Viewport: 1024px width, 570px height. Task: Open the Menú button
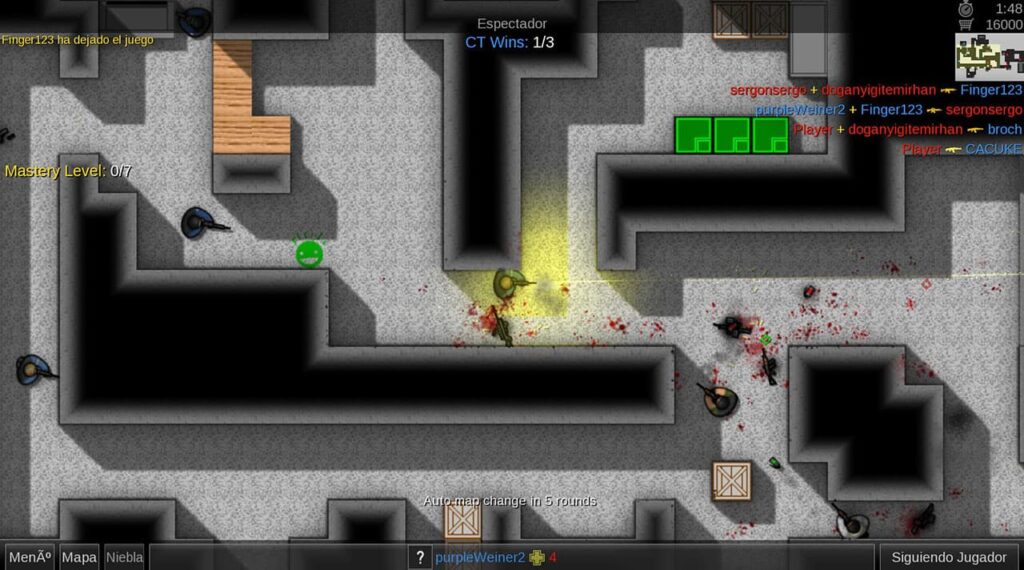28,557
